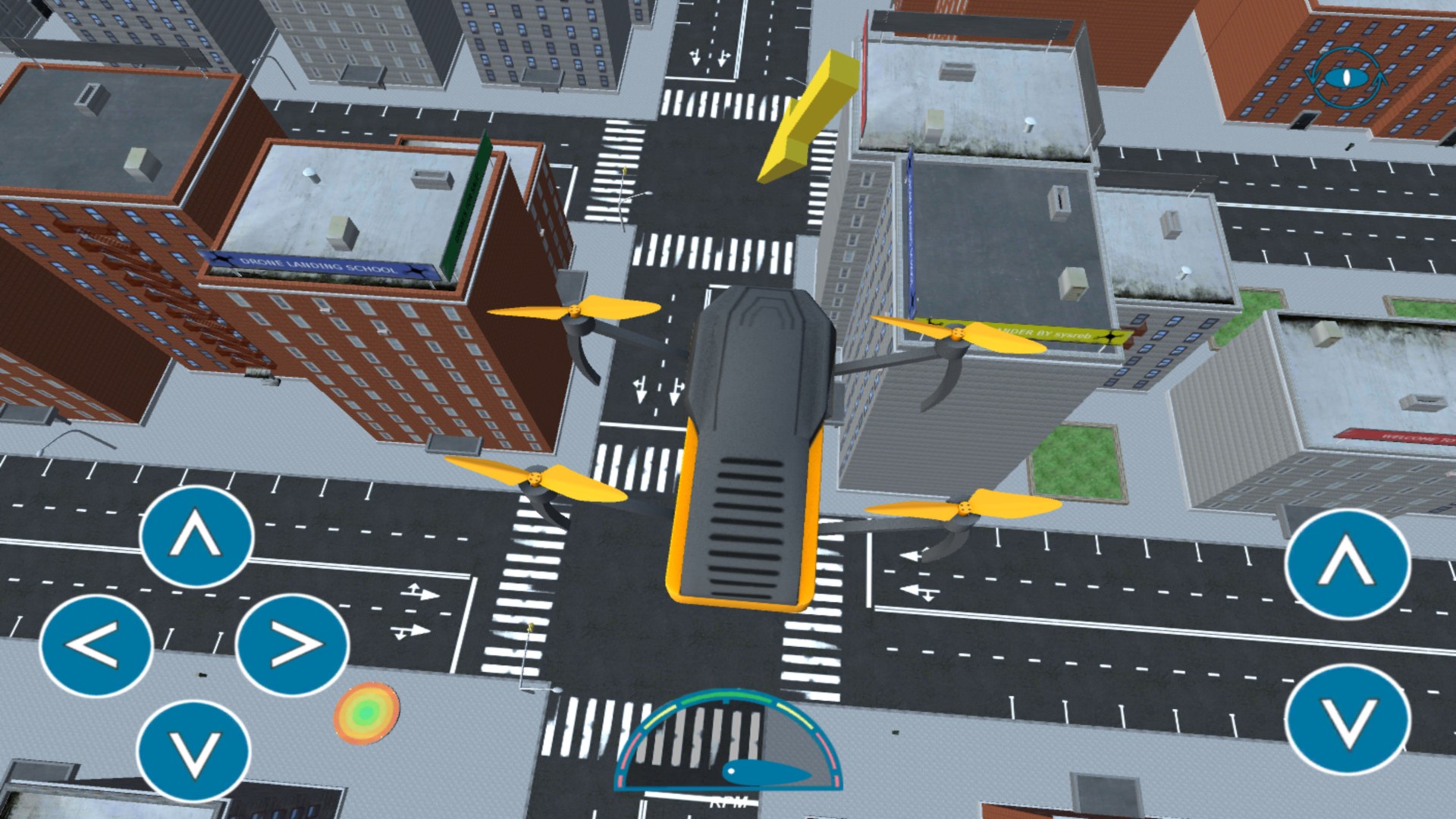The image size is (1456, 819).
Task: Tap the forward arrow on the four-way movement pad
Action: click(x=196, y=536)
